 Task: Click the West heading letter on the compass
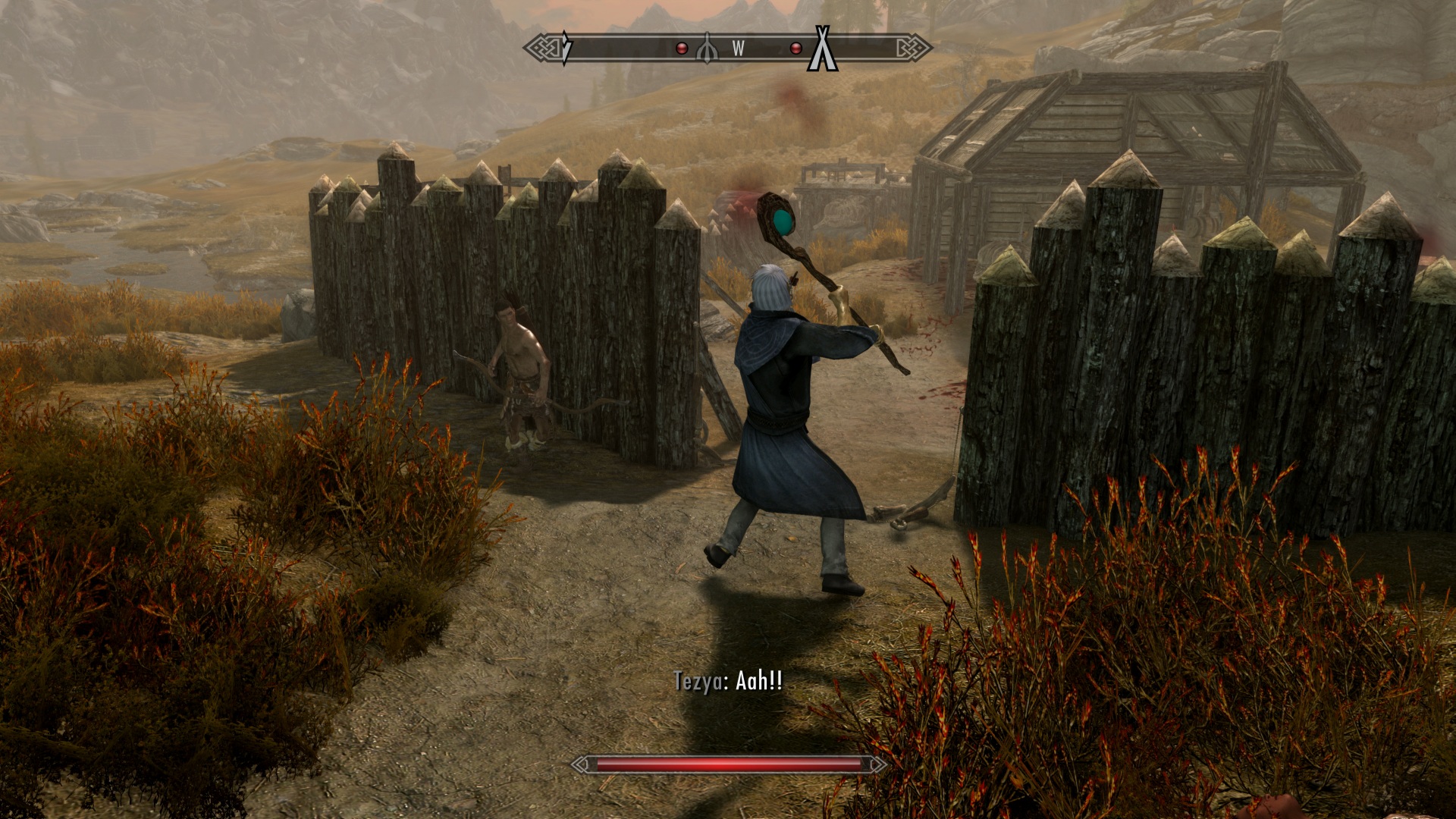(738, 49)
